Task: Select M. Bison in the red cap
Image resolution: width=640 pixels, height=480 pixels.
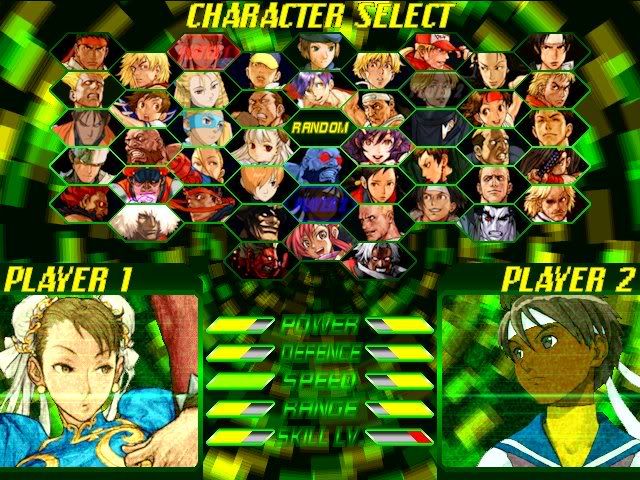Action: (148, 185)
